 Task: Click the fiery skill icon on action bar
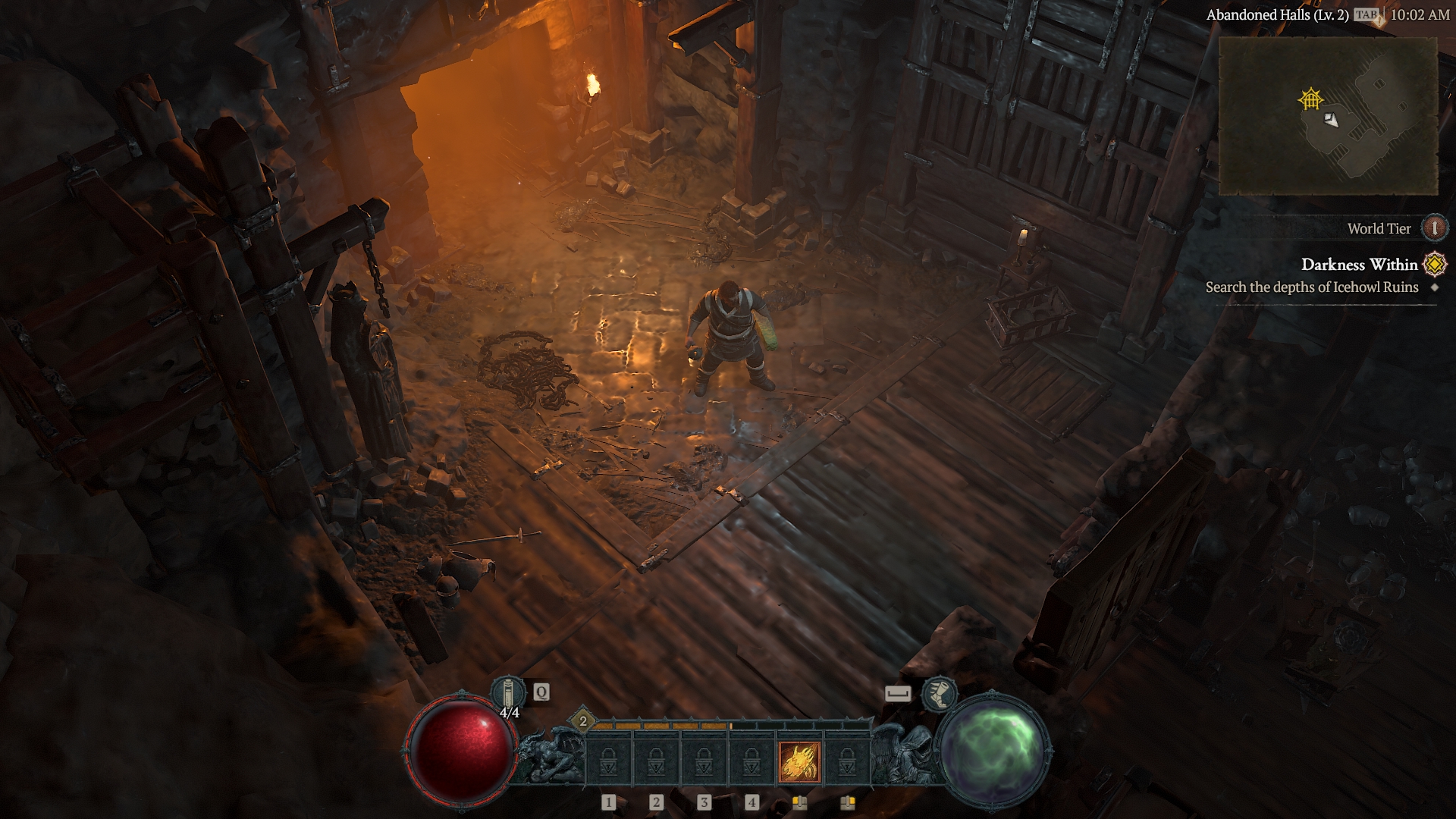(801, 761)
